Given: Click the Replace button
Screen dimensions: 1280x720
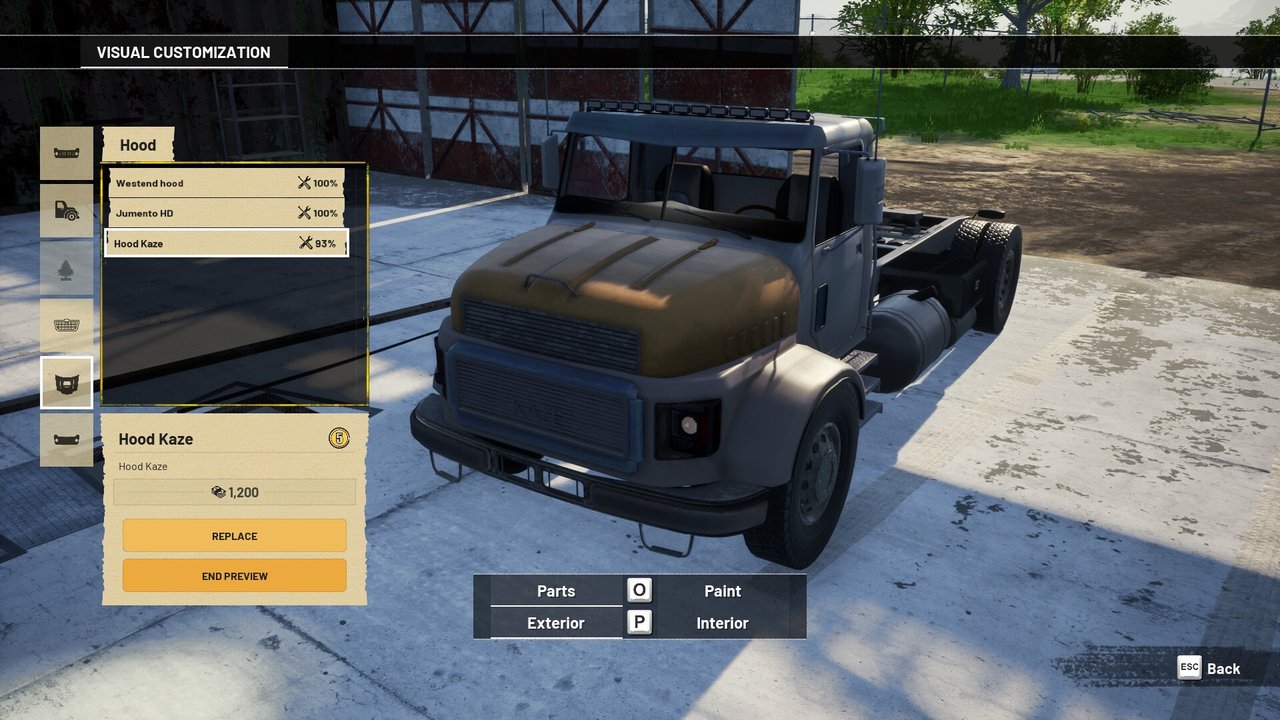Looking at the screenshot, I should pyautogui.click(x=234, y=536).
